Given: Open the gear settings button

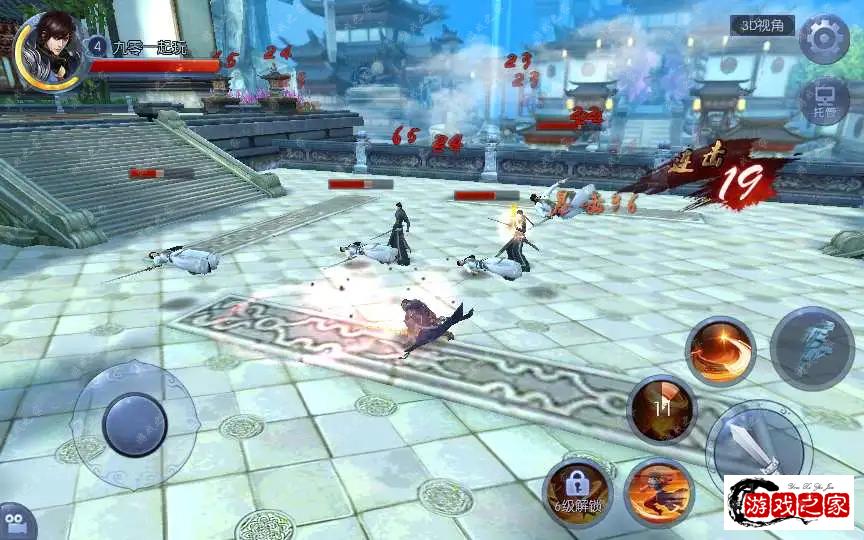Looking at the screenshot, I should (x=824, y=40).
